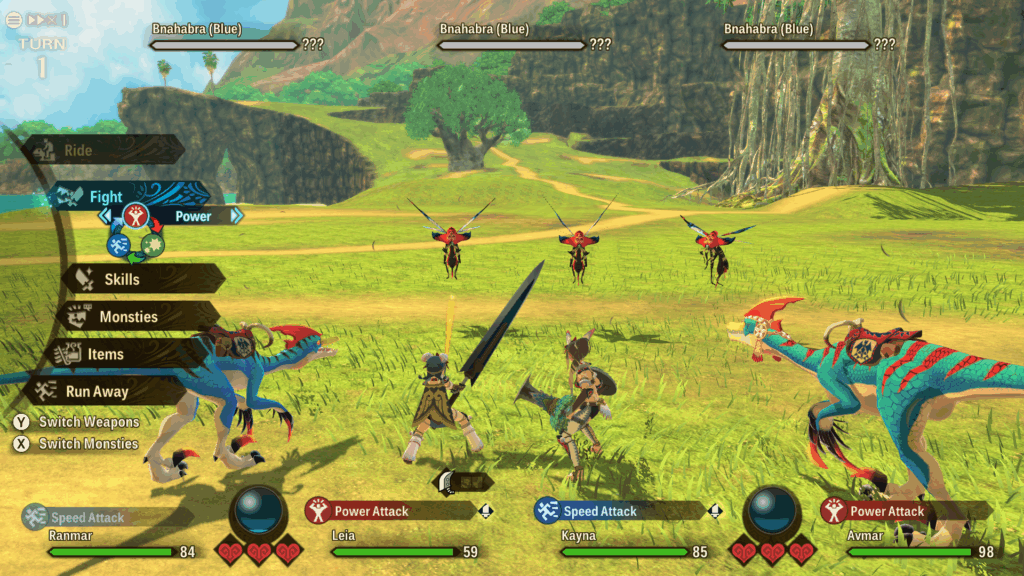Image resolution: width=1024 pixels, height=576 pixels.
Task: Click the right arrow beside Power
Action: (236, 215)
